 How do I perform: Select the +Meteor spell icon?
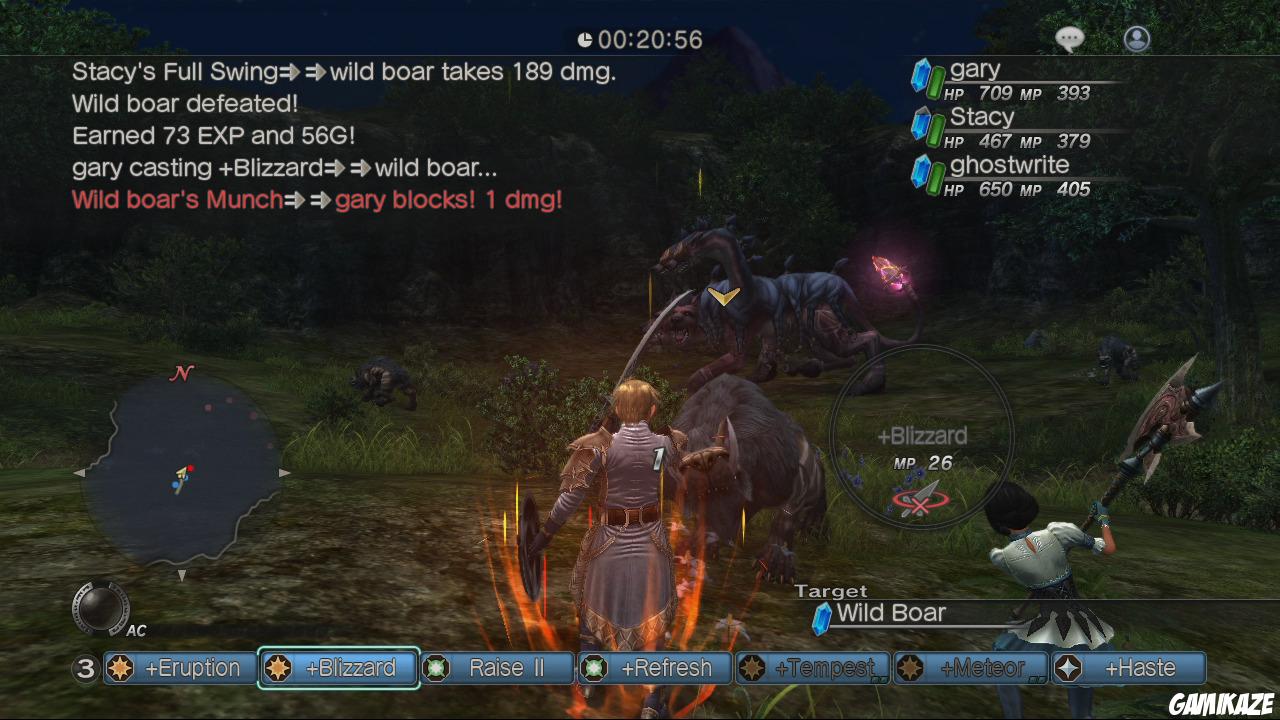tap(910, 668)
